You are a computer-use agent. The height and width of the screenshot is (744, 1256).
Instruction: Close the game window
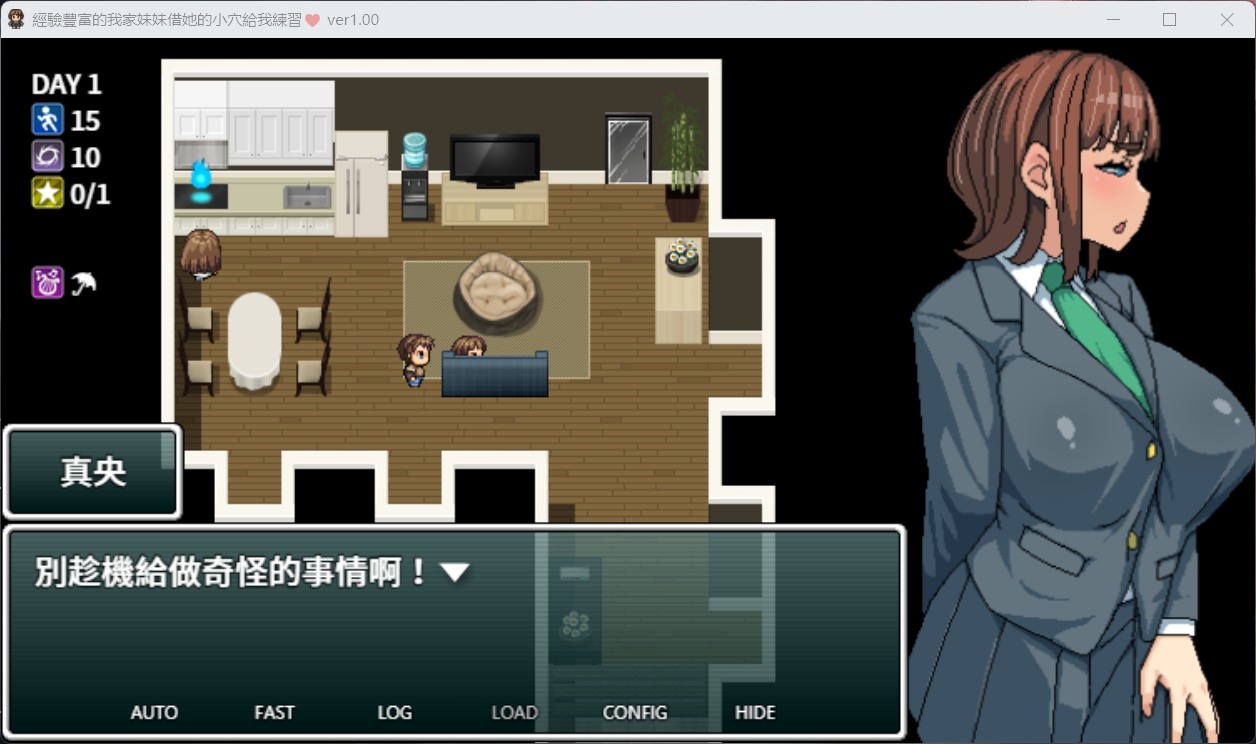tap(1226, 19)
